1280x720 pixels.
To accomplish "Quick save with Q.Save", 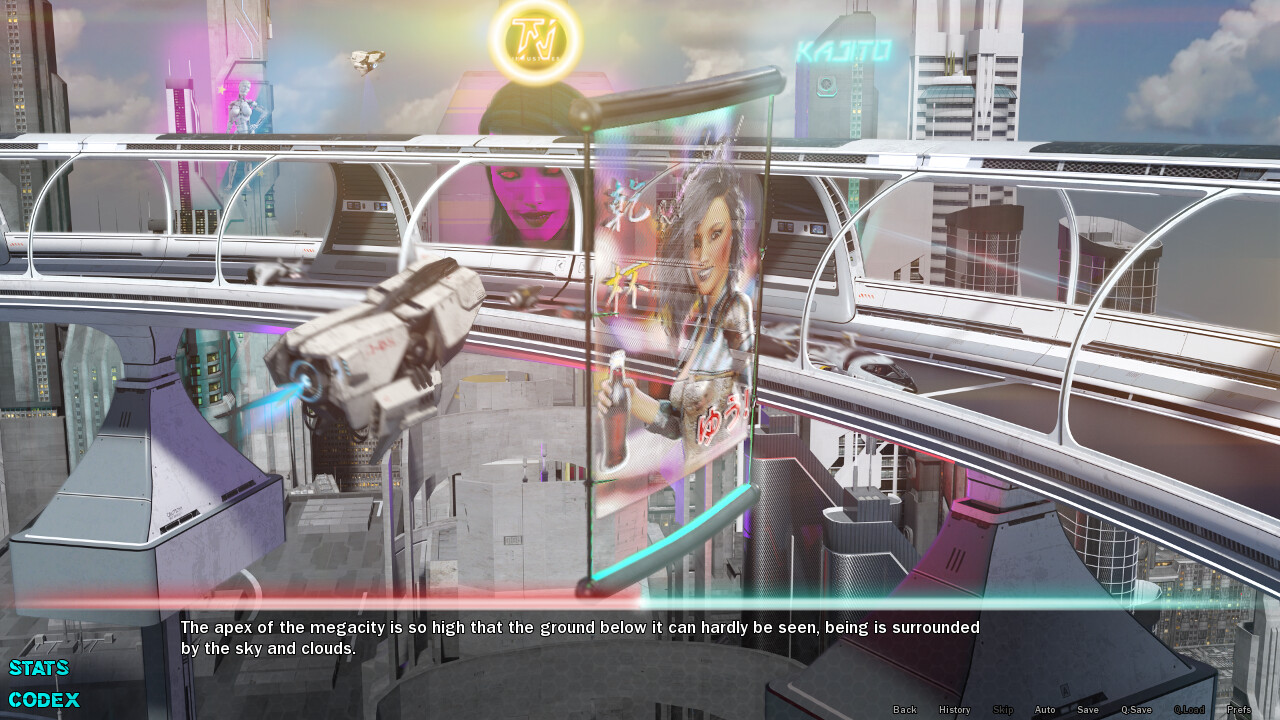I will click(1136, 710).
